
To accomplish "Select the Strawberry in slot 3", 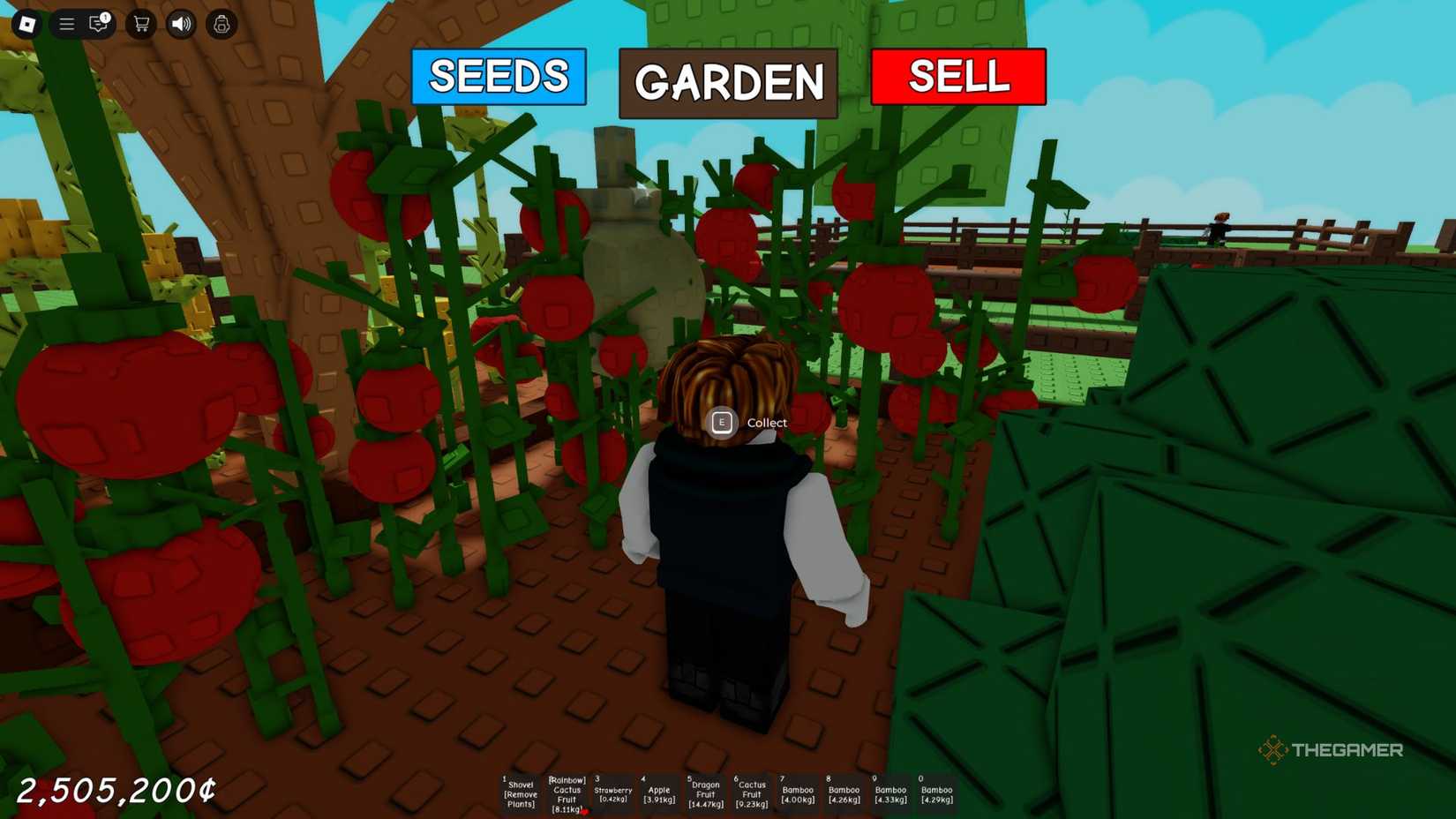I will pos(613,794).
